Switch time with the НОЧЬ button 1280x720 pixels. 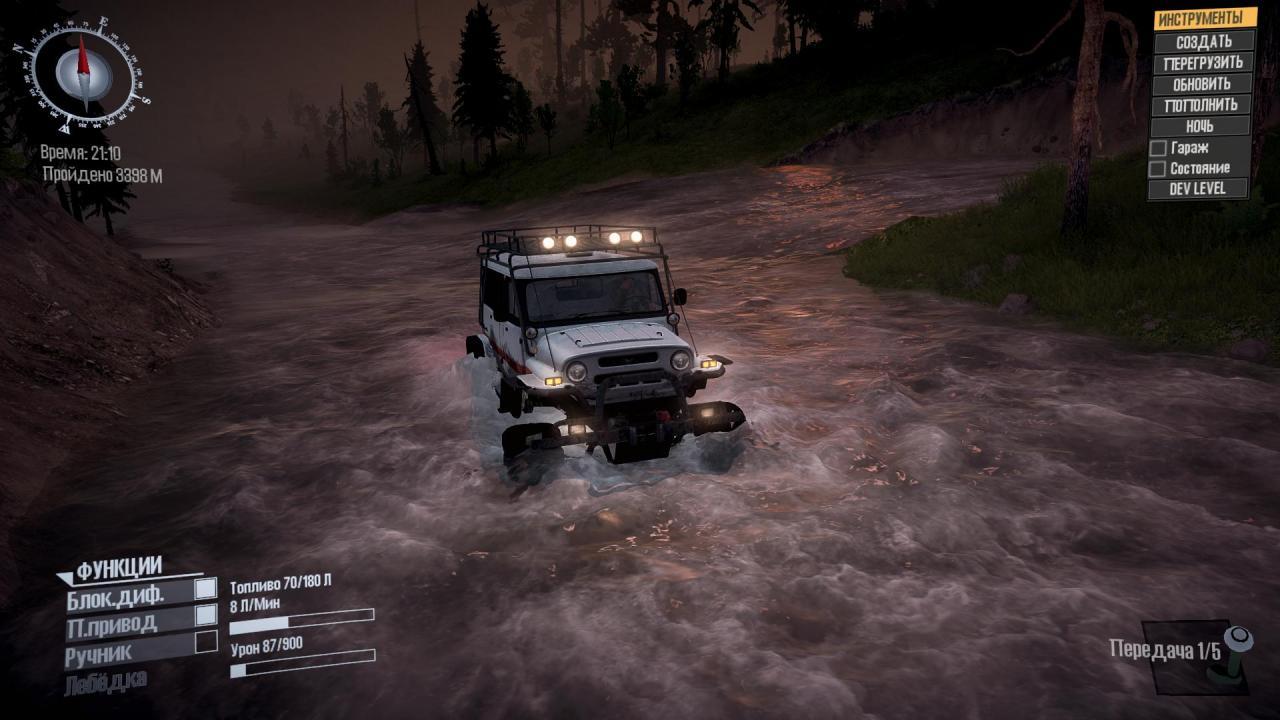coord(1200,127)
